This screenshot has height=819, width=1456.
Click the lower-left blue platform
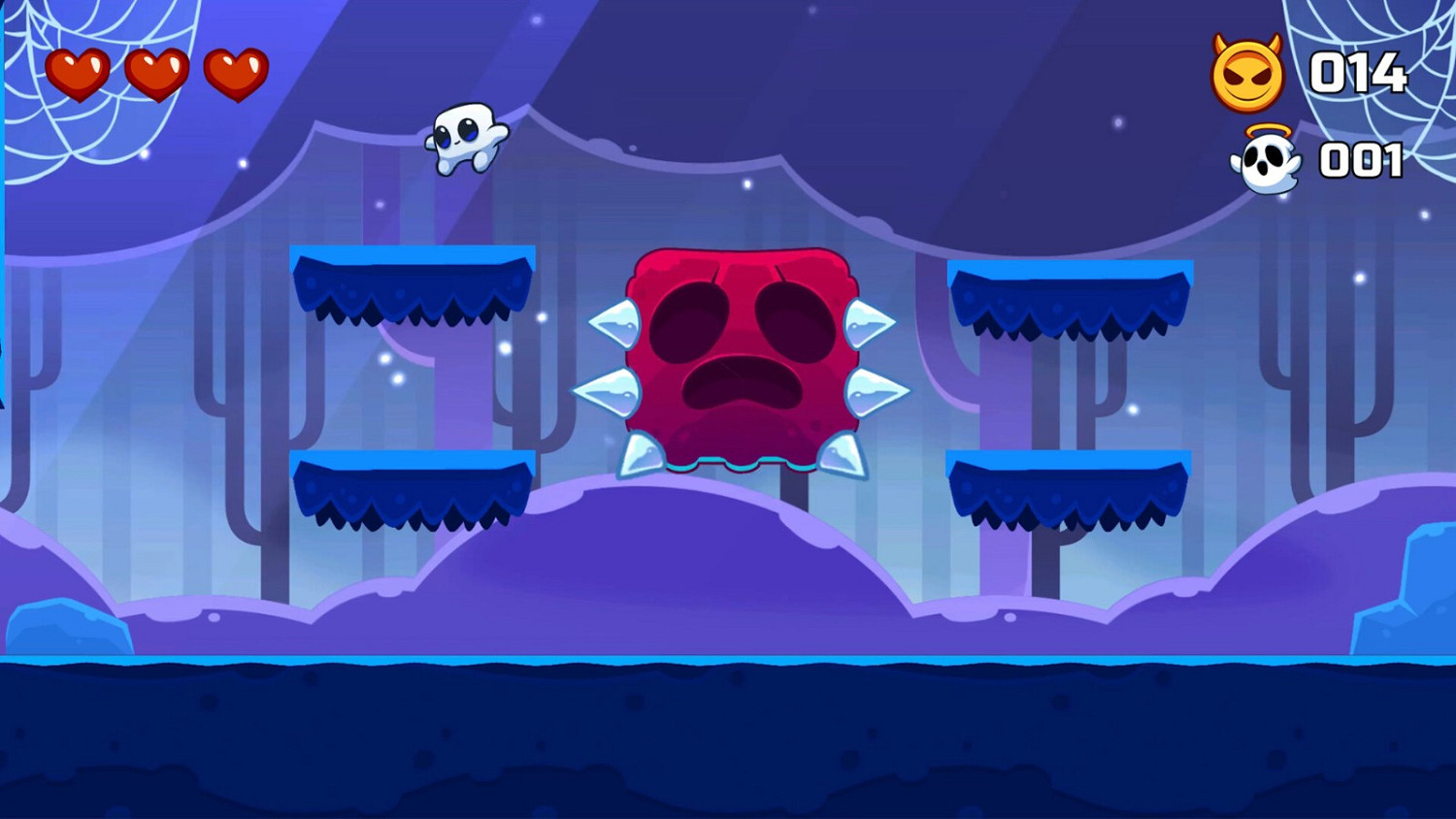413,490
